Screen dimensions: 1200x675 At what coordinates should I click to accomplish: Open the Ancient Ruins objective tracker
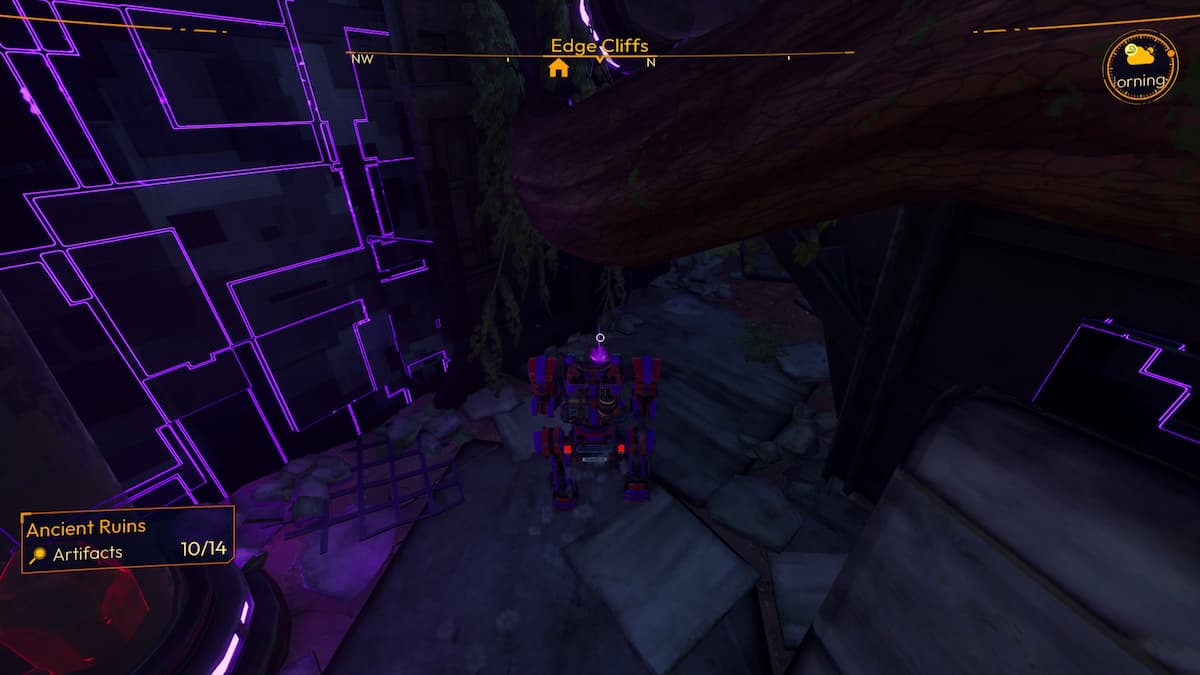(128, 539)
